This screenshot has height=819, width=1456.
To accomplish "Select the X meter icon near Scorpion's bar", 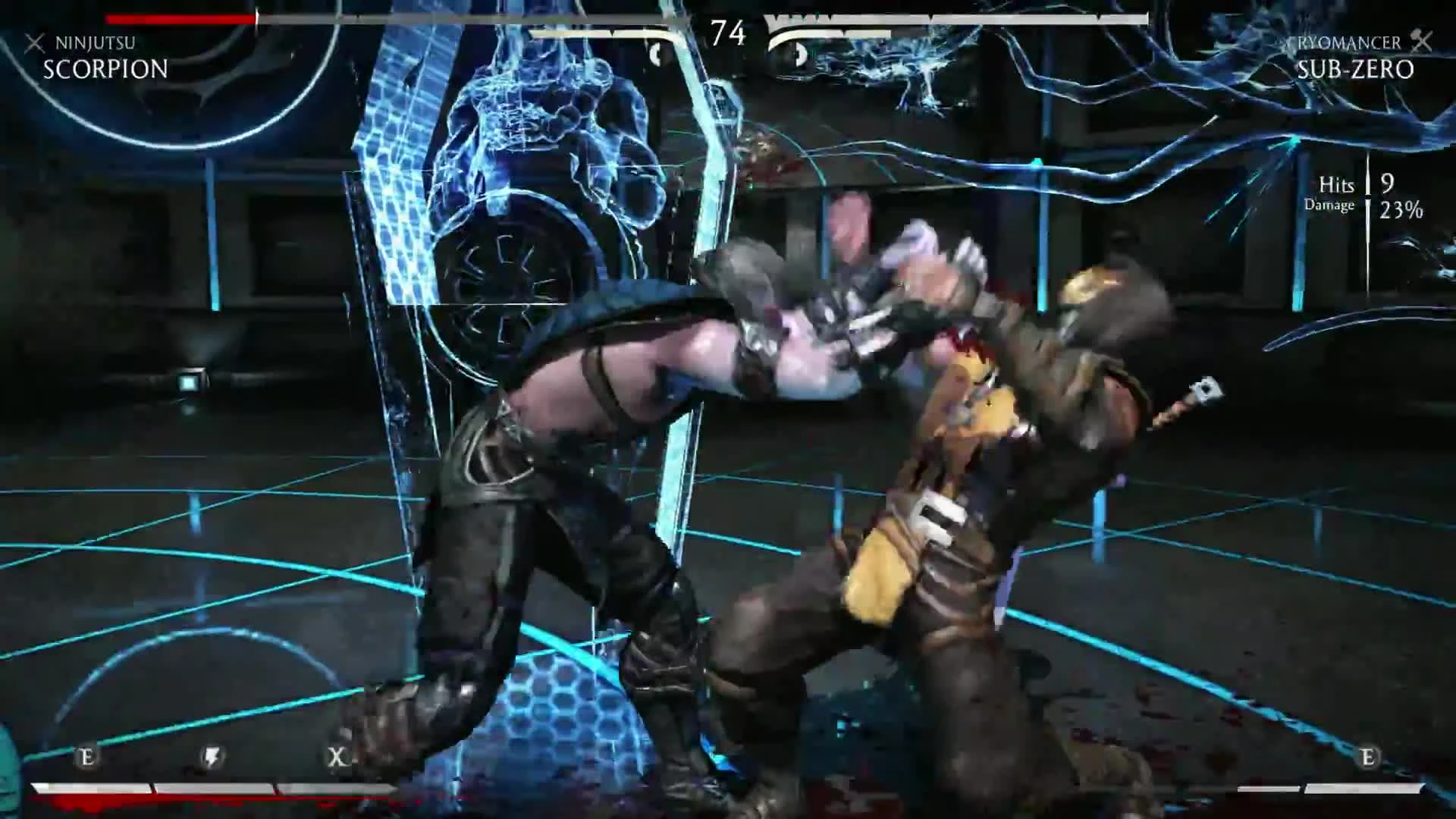I will click(x=336, y=756).
